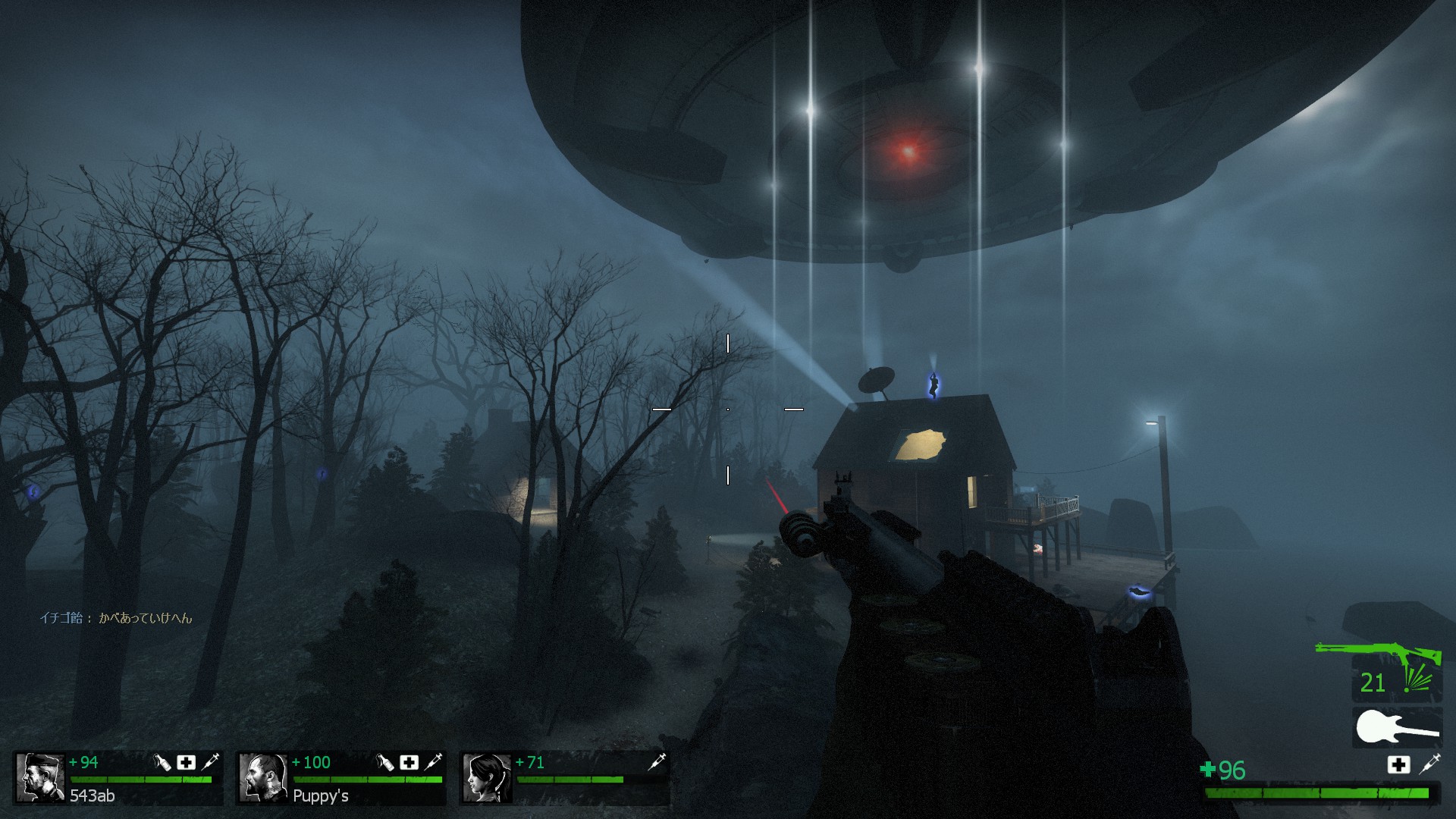1456x819 pixels.
Task: Switch to the guitar melee weapon slot
Action: point(1397,728)
